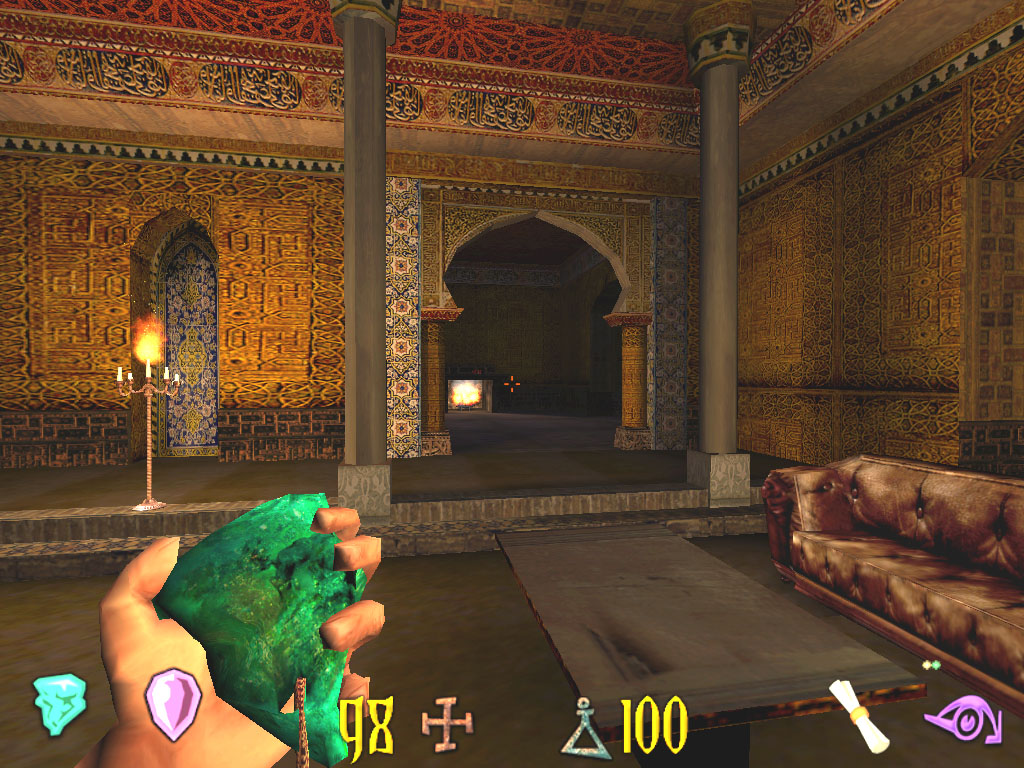Image resolution: width=1024 pixels, height=768 pixels.
Task: Select the cyan crystal icon
Action: click(x=59, y=704)
